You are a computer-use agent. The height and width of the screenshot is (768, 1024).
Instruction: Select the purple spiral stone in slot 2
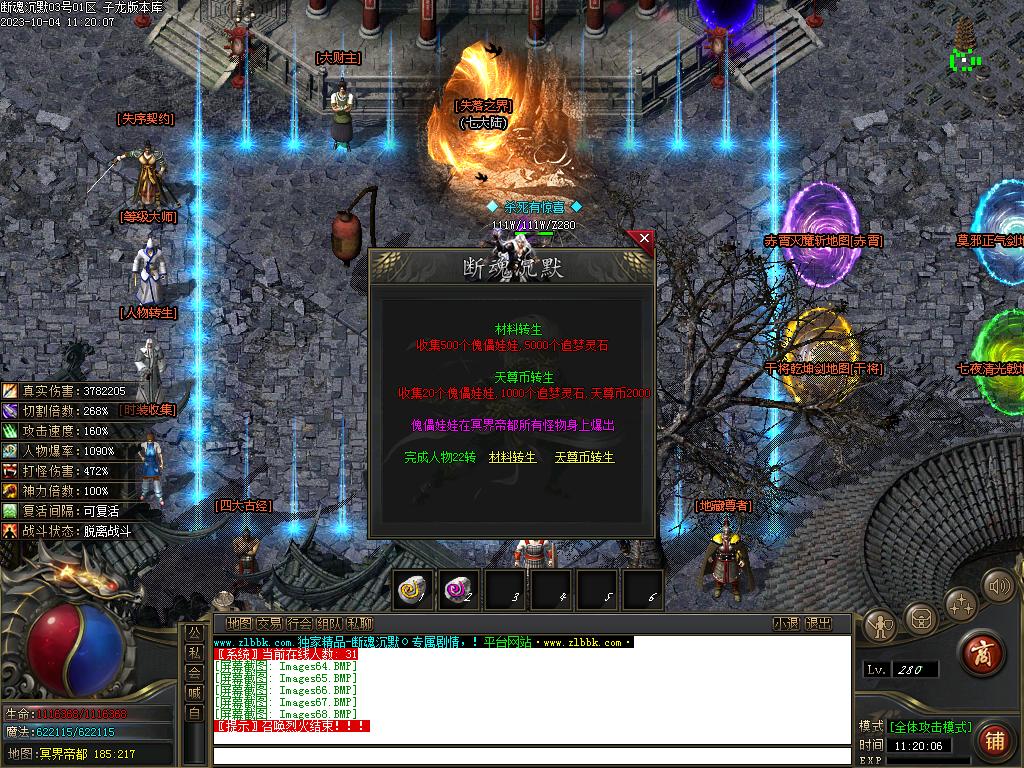click(459, 590)
